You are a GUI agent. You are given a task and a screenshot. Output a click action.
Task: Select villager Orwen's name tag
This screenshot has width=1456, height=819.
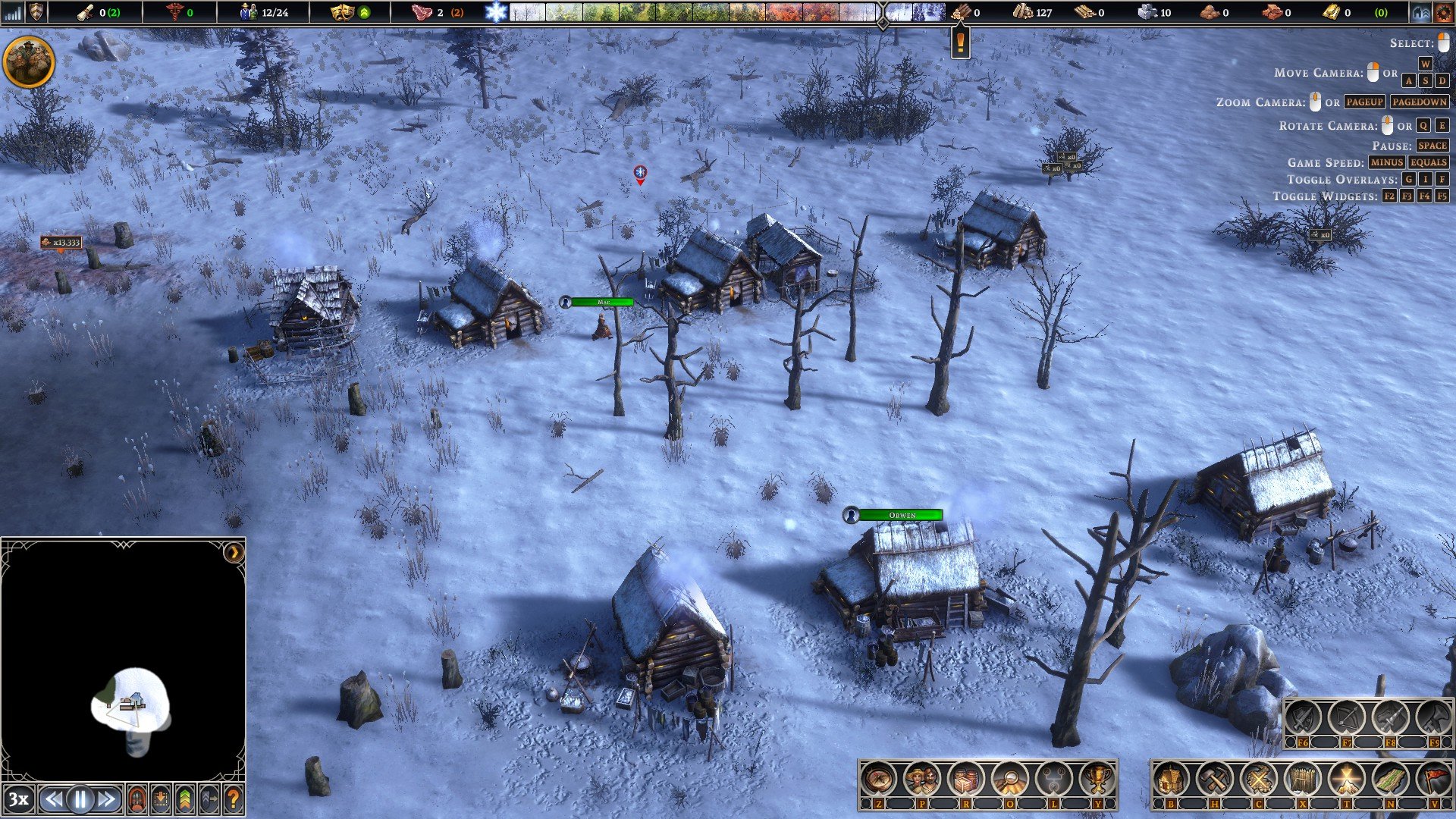coord(901,515)
